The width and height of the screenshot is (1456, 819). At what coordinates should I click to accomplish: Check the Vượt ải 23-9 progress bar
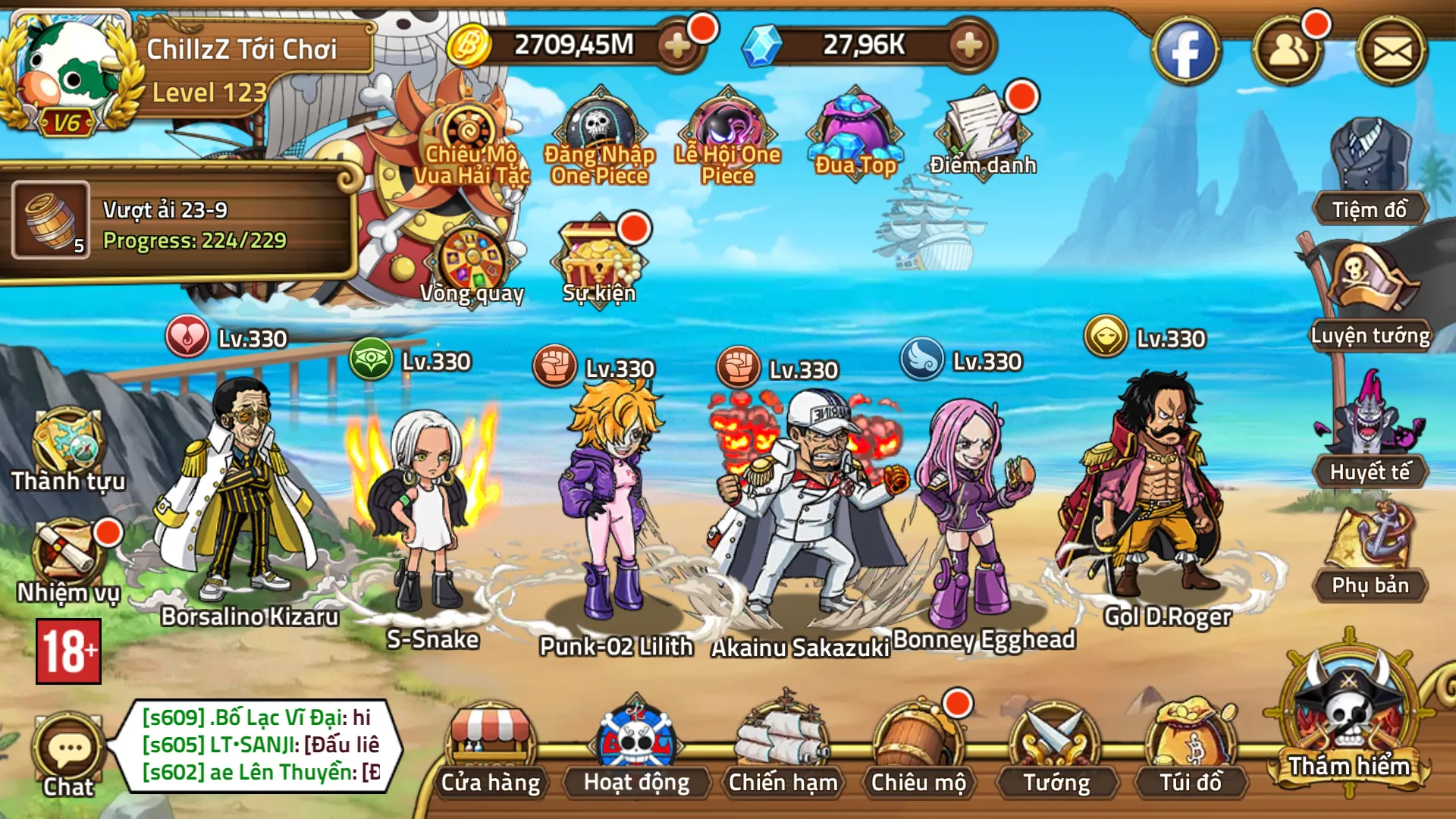(x=182, y=224)
